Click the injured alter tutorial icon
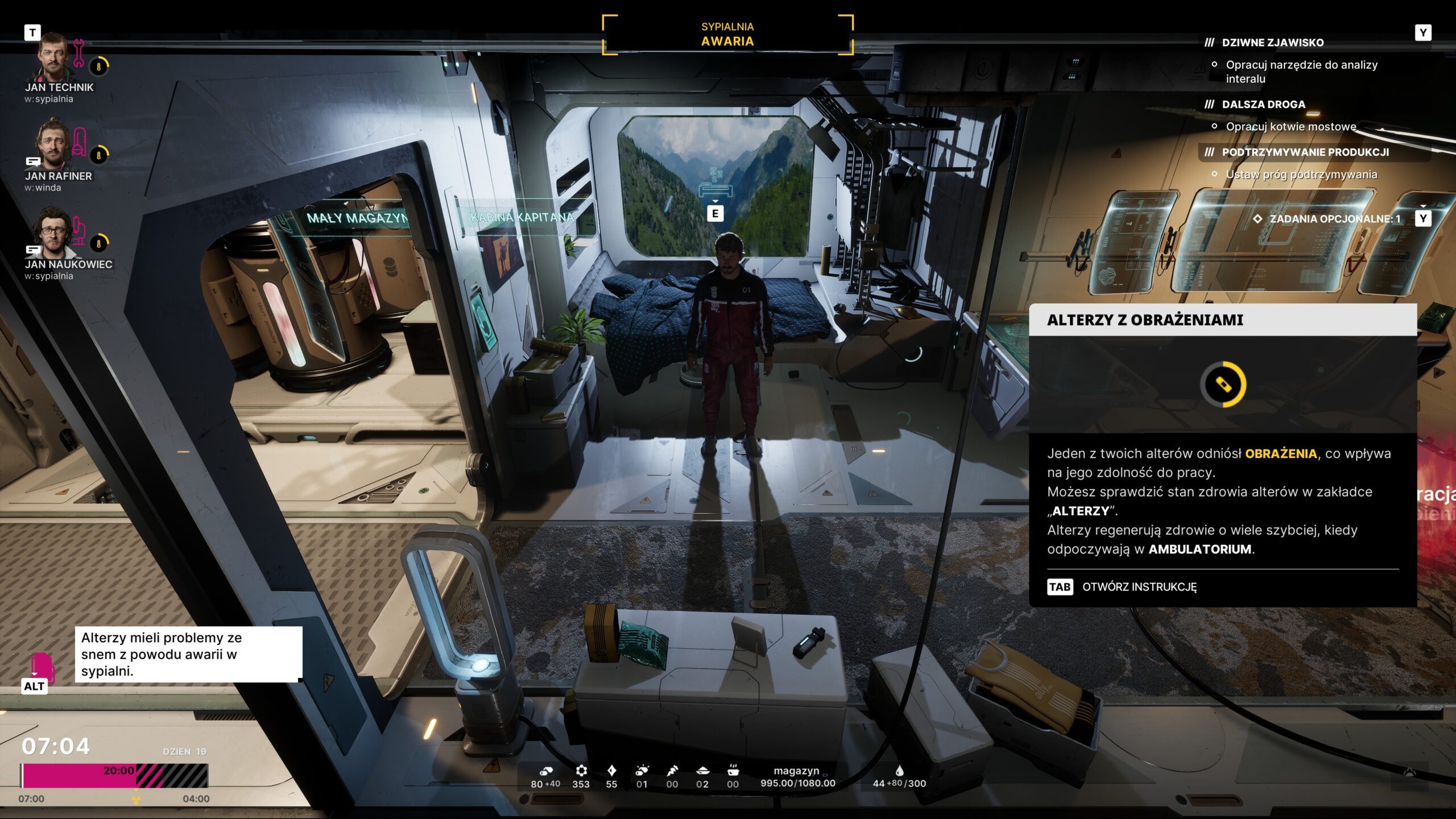This screenshot has width=1456, height=819. (1223, 384)
